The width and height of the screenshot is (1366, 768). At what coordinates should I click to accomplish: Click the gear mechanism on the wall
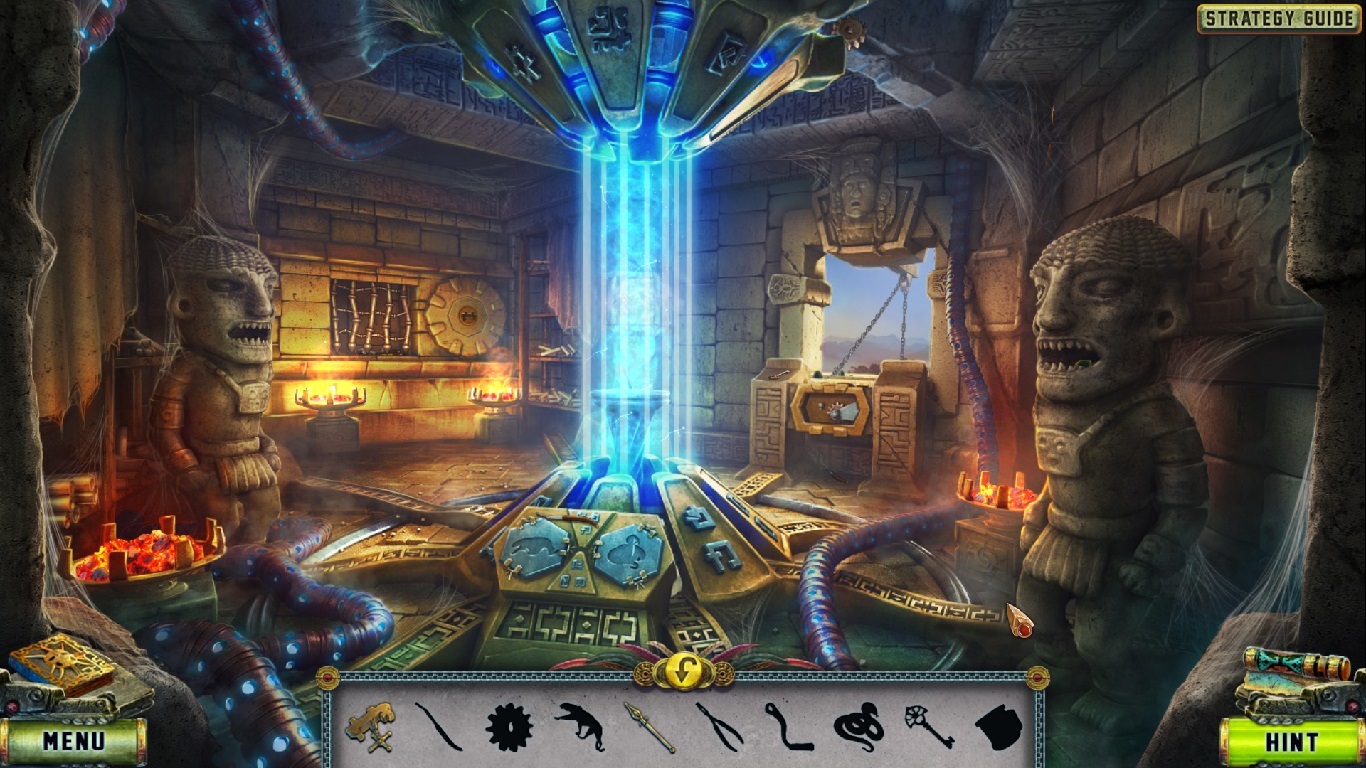466,314
